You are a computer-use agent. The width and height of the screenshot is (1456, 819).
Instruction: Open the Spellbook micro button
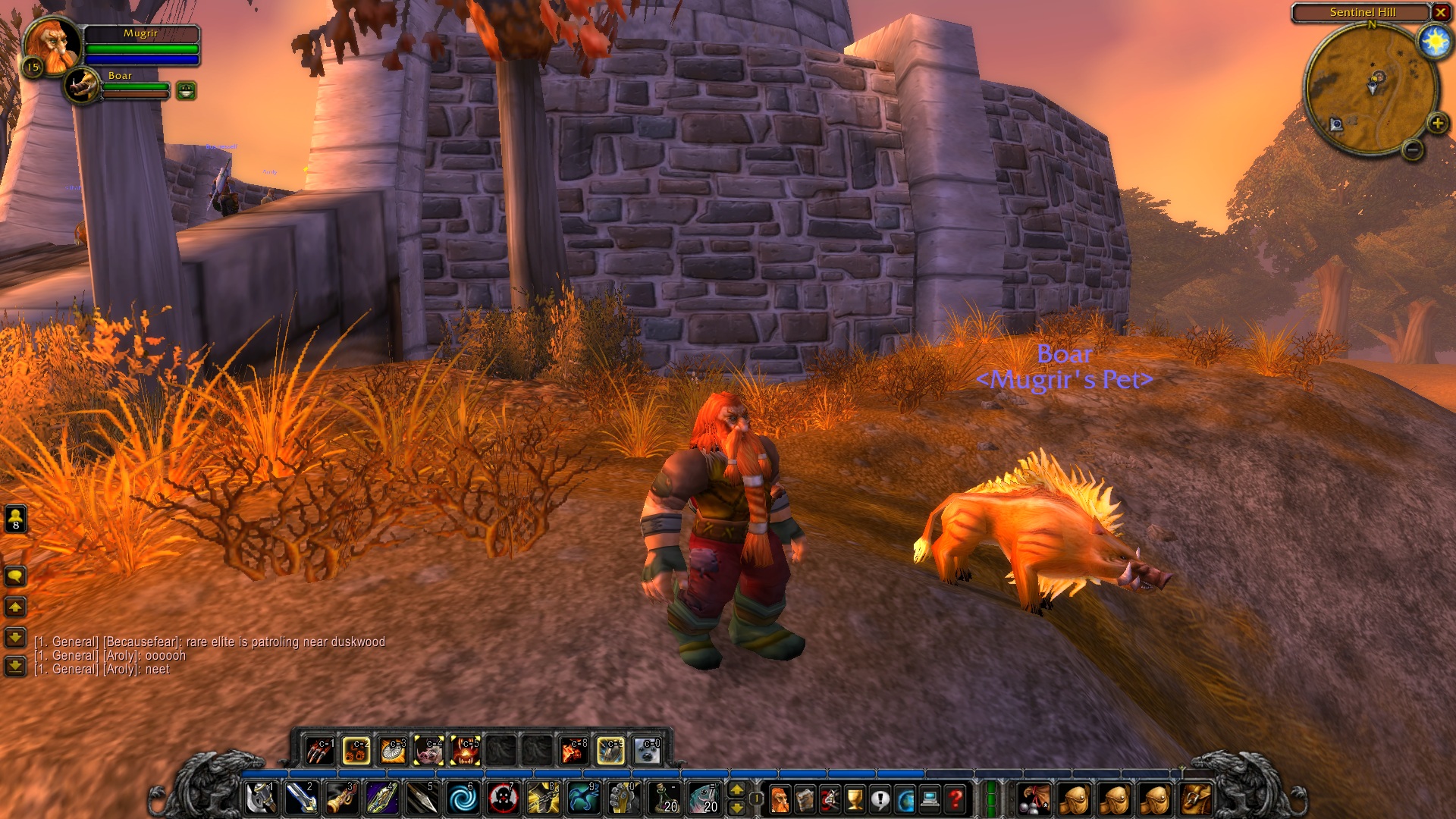(x=805, y=800)
